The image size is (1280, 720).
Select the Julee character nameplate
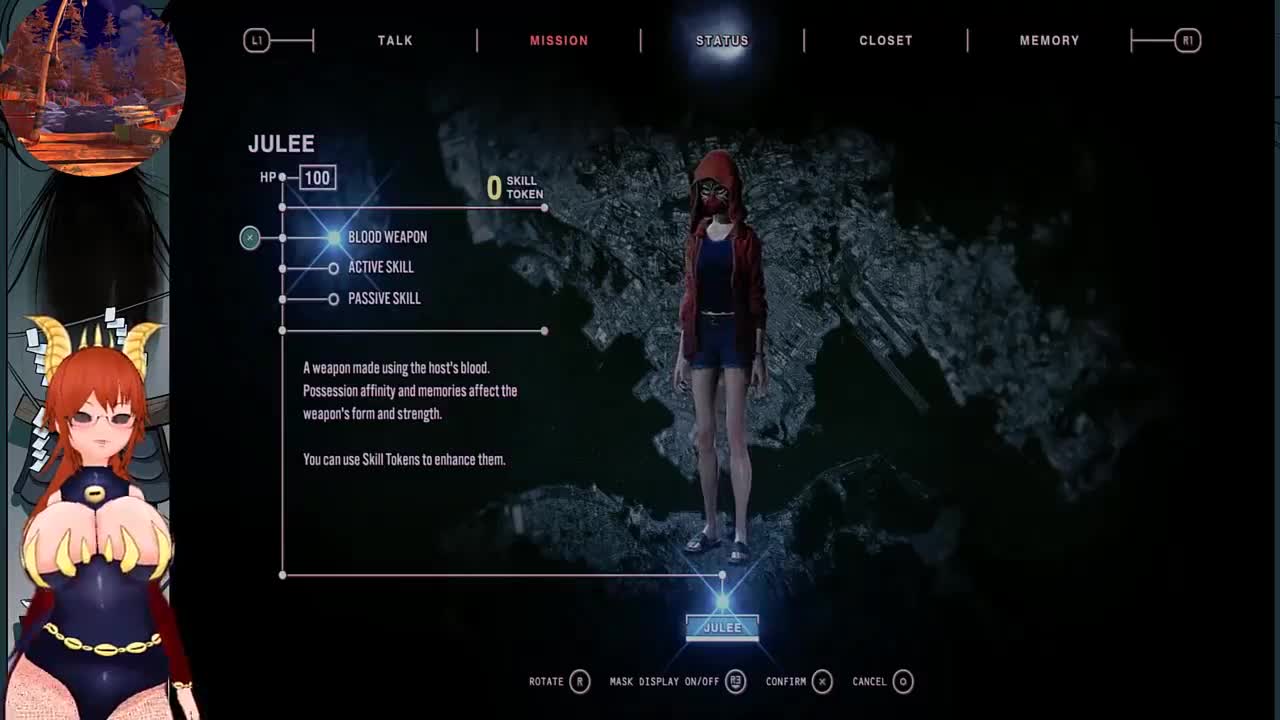coord(722,627)
